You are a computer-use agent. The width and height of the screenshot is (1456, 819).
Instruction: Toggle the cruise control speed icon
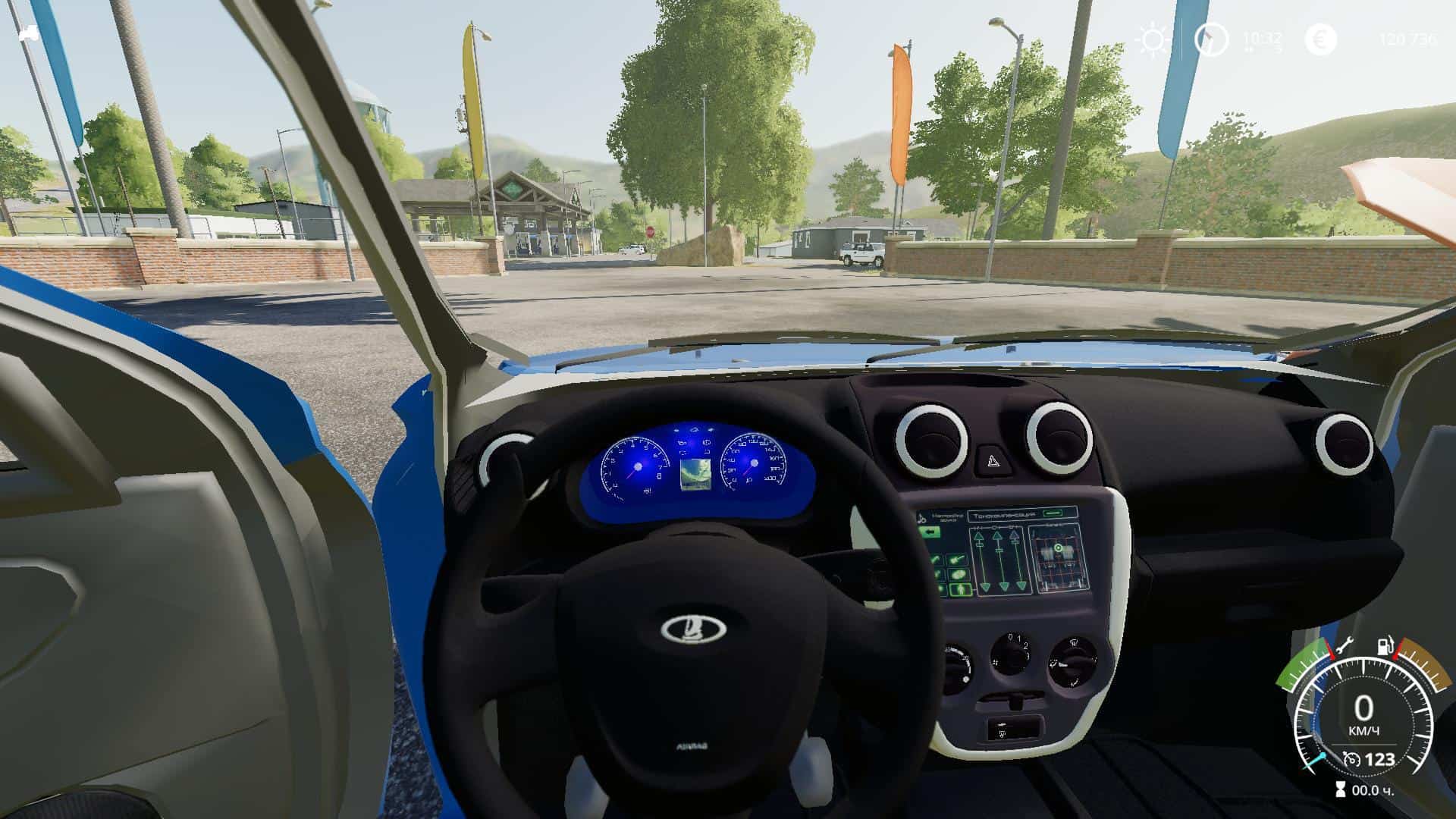coord(1351,758)
